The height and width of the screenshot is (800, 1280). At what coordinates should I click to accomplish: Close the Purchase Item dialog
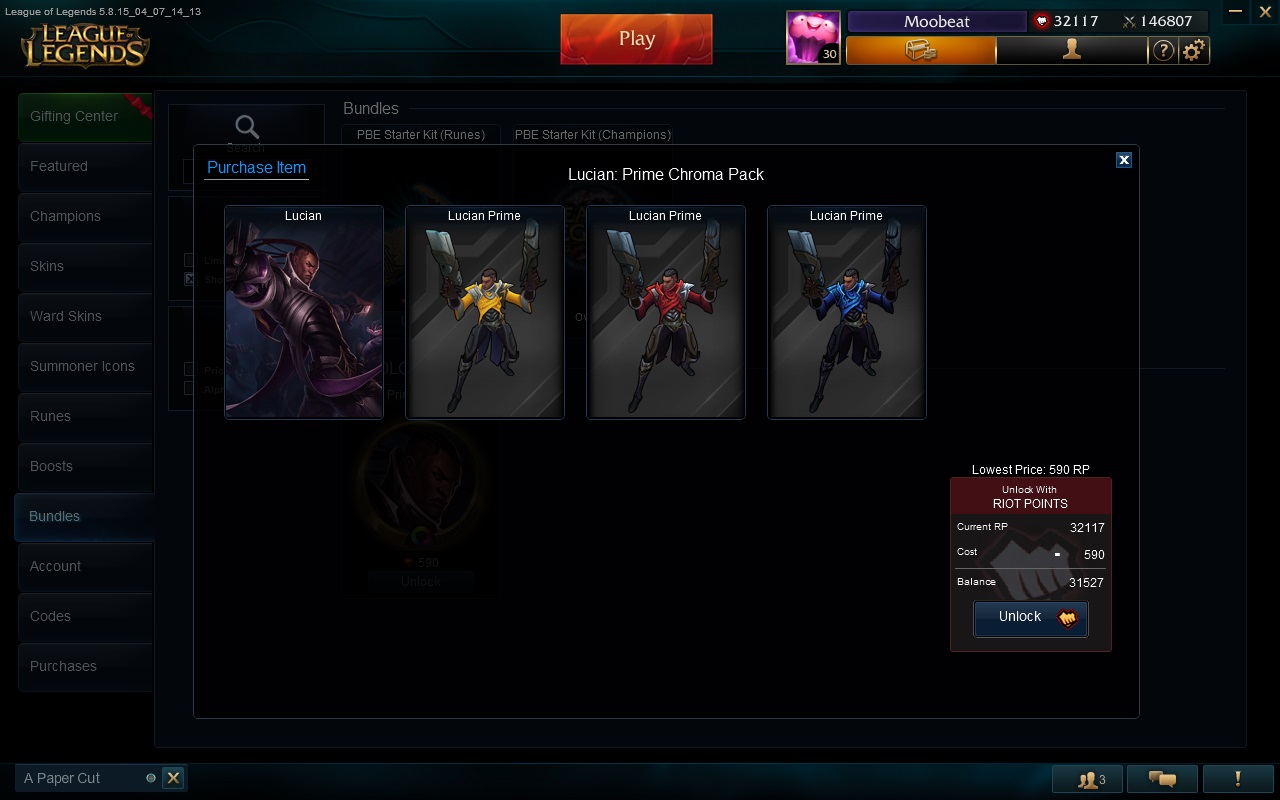pos(1124,160)
